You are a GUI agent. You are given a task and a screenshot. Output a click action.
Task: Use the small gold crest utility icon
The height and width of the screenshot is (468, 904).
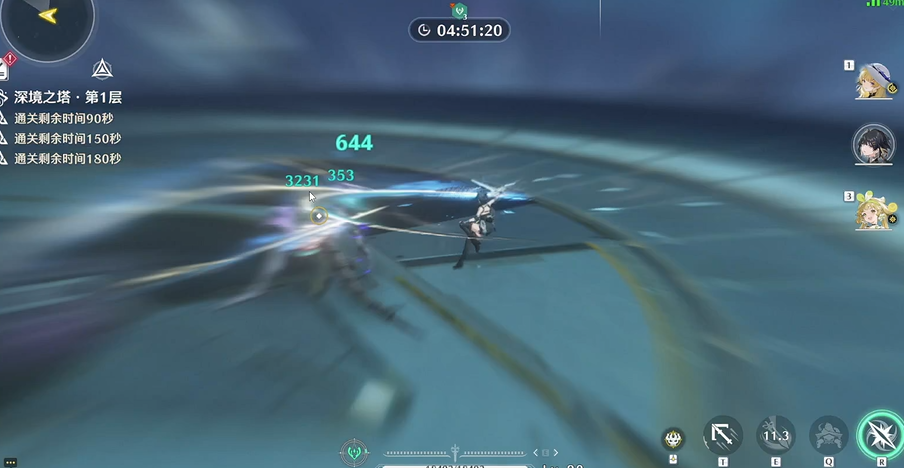click(x=674, y=438)
